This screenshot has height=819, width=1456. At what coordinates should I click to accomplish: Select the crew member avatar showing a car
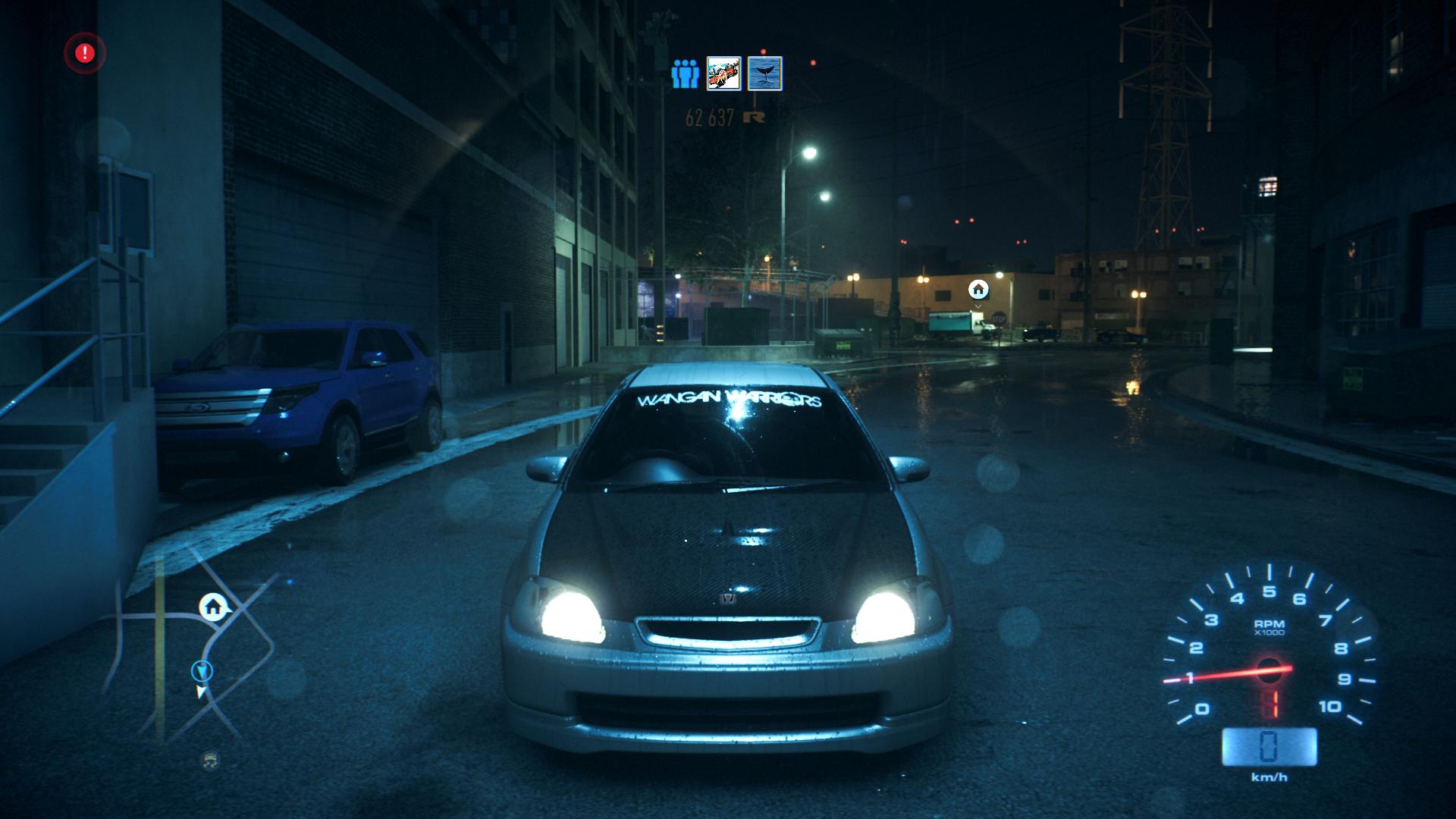point(723,74)
